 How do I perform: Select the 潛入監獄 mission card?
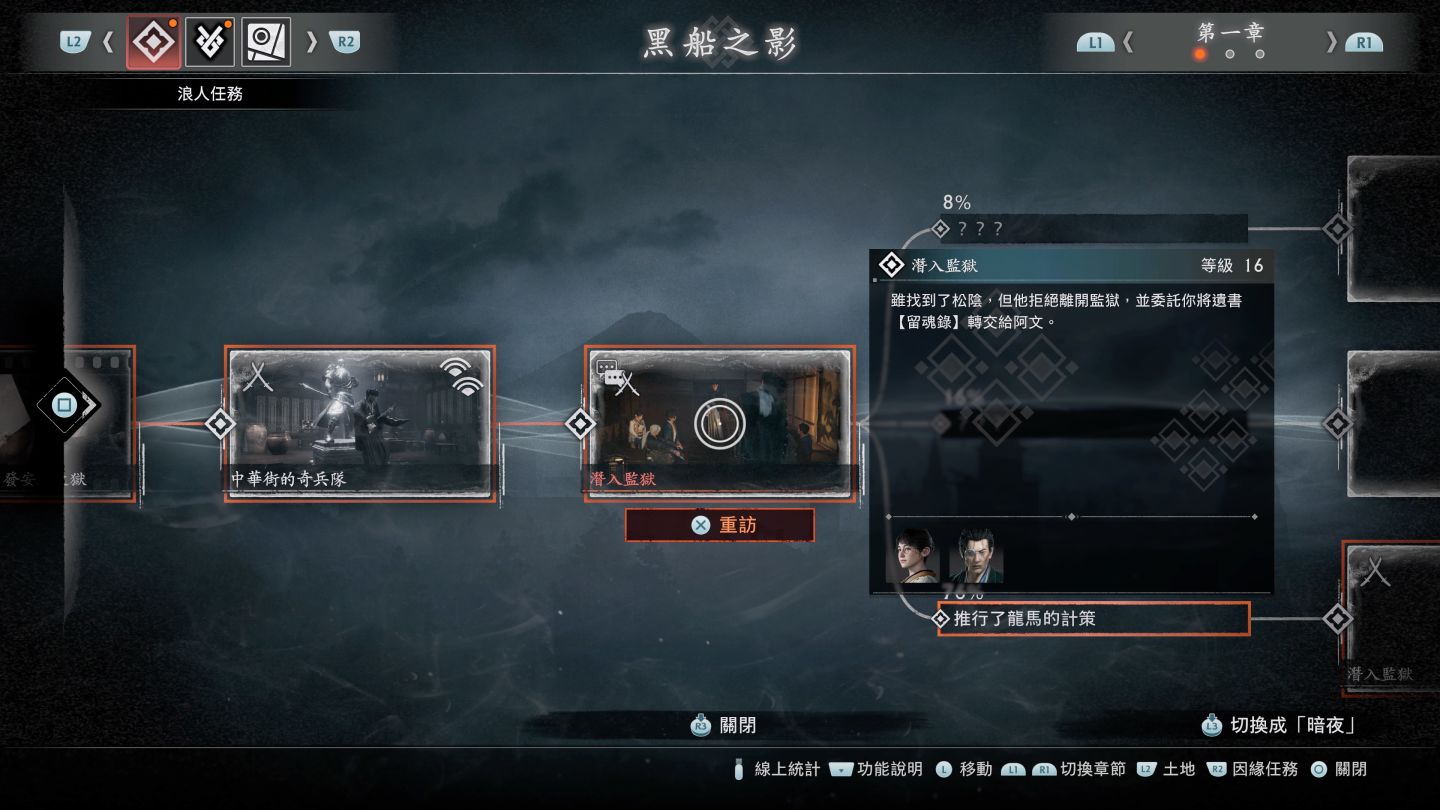pyautogui.click(x=719, y=423)
